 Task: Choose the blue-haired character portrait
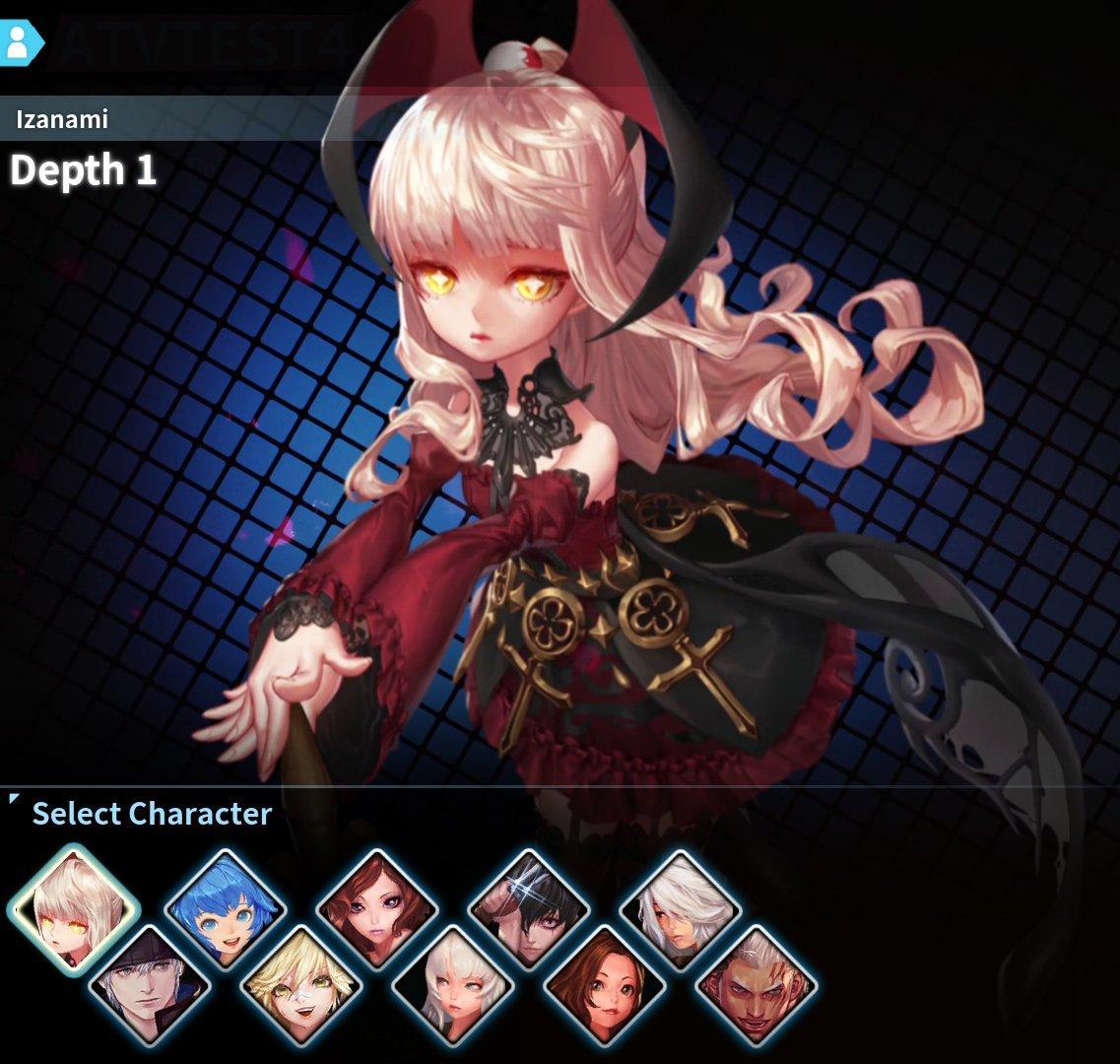(x=226, y=909)
